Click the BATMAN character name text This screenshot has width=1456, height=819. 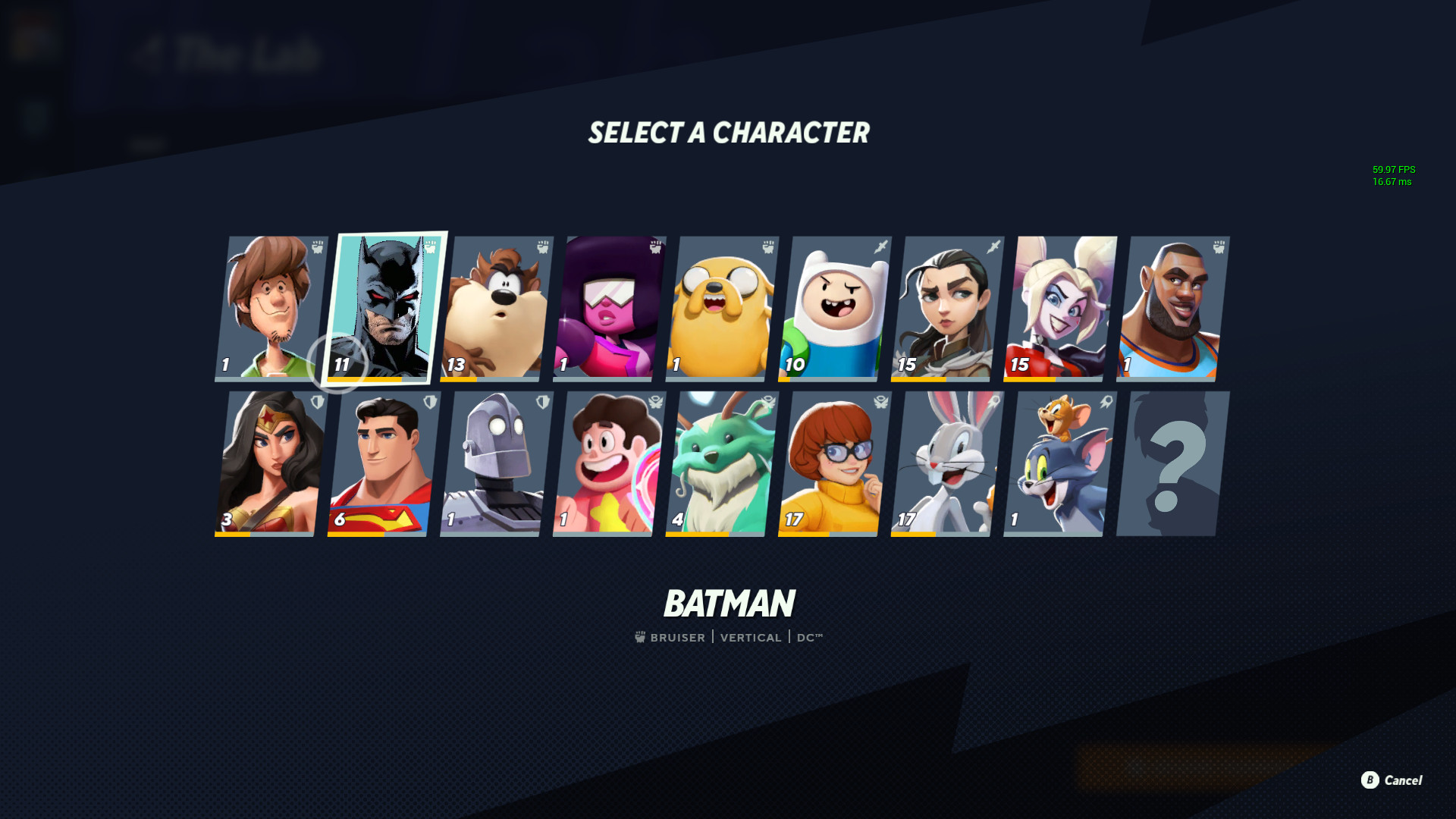[x=730, y=604]
